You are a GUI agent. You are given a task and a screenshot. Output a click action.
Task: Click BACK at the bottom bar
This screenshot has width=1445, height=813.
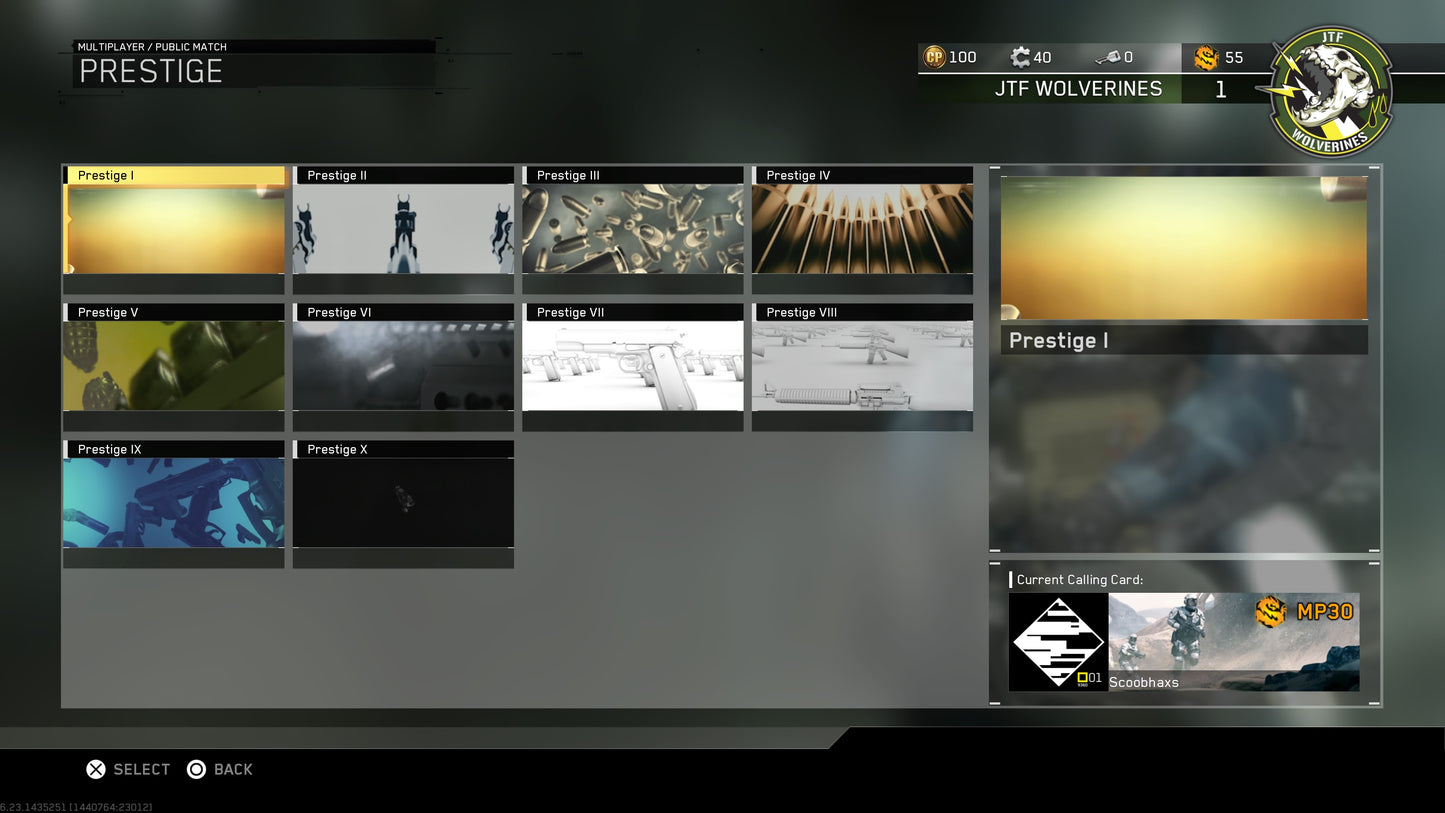(x=221, y=769)
